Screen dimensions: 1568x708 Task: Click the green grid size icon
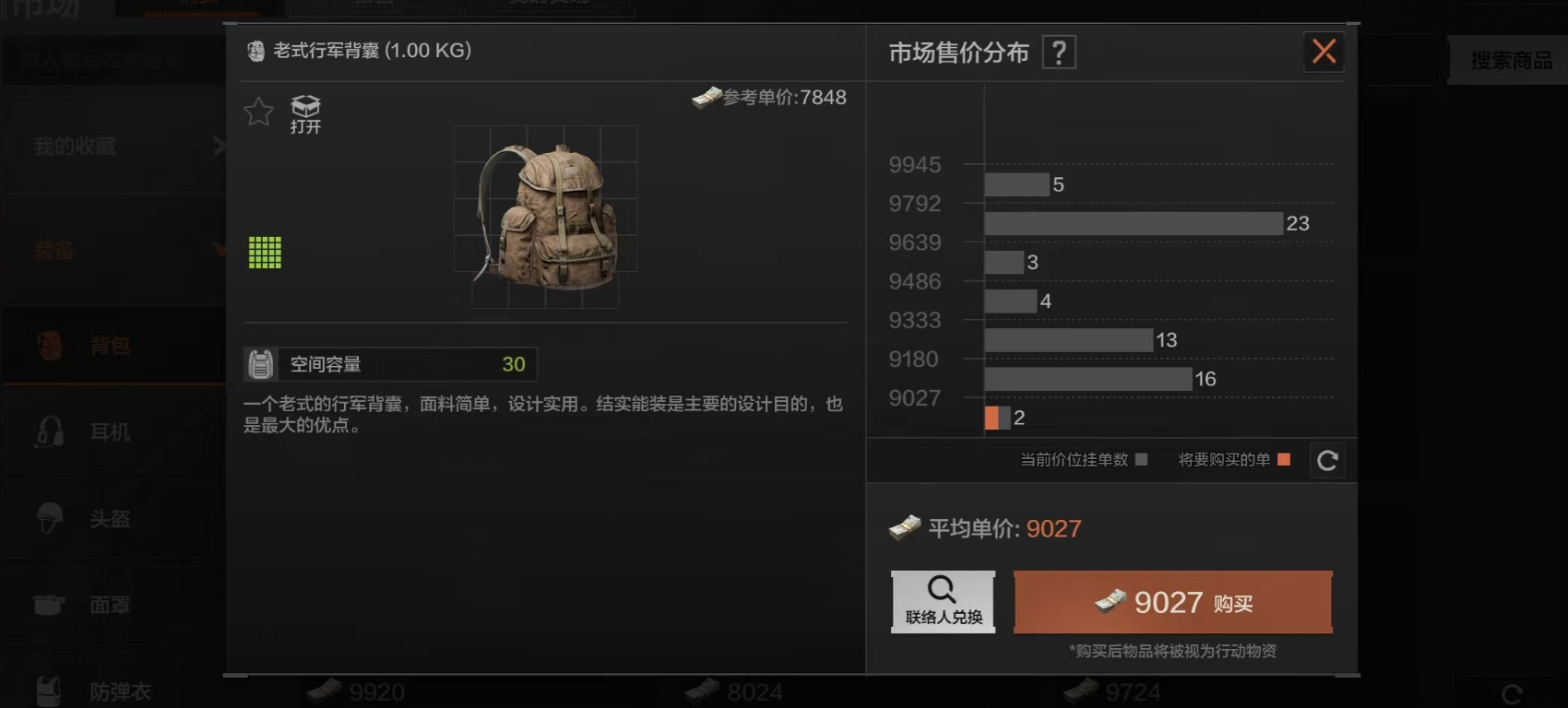pyautogui.click(x=264, y=252)
